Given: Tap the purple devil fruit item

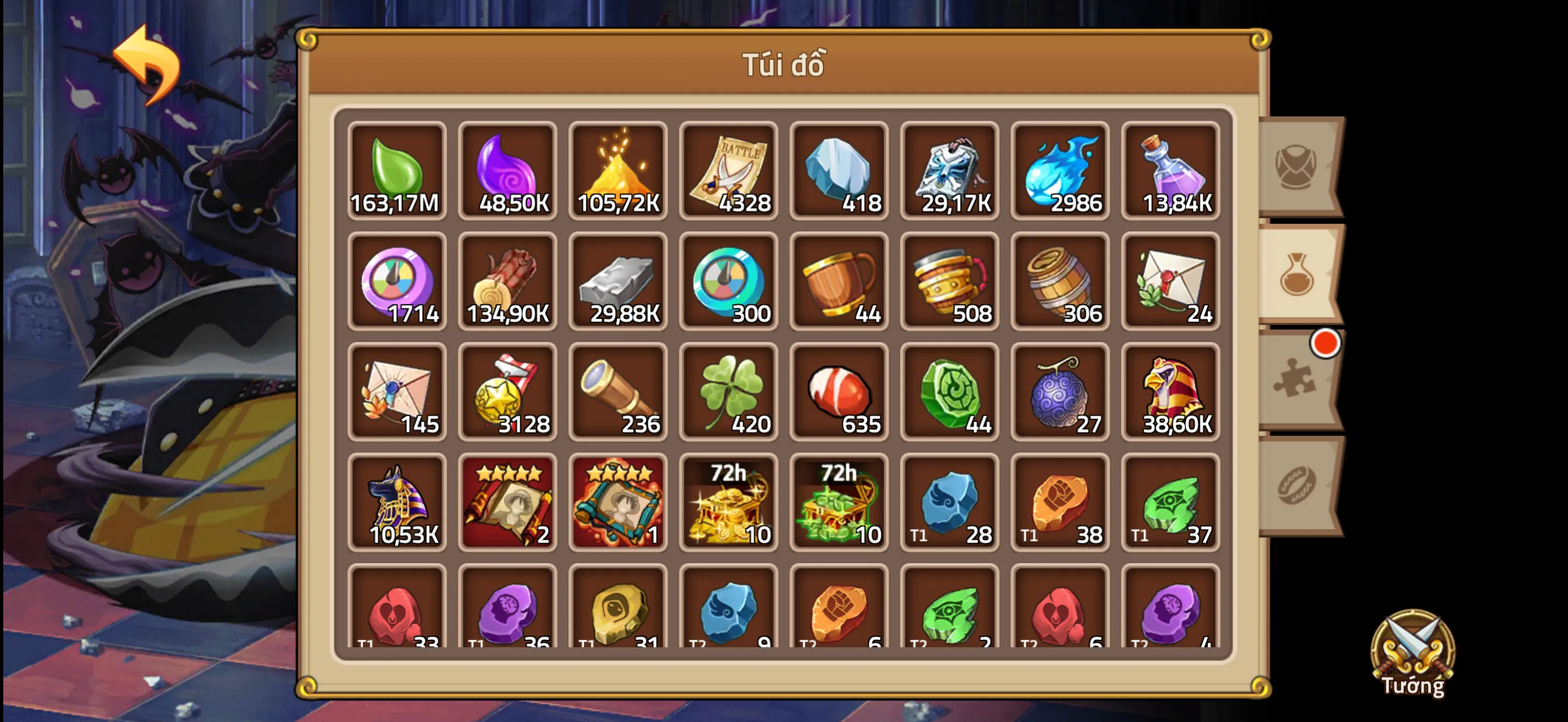Looking at the screenshot, I should click(x=1060, y=393).
